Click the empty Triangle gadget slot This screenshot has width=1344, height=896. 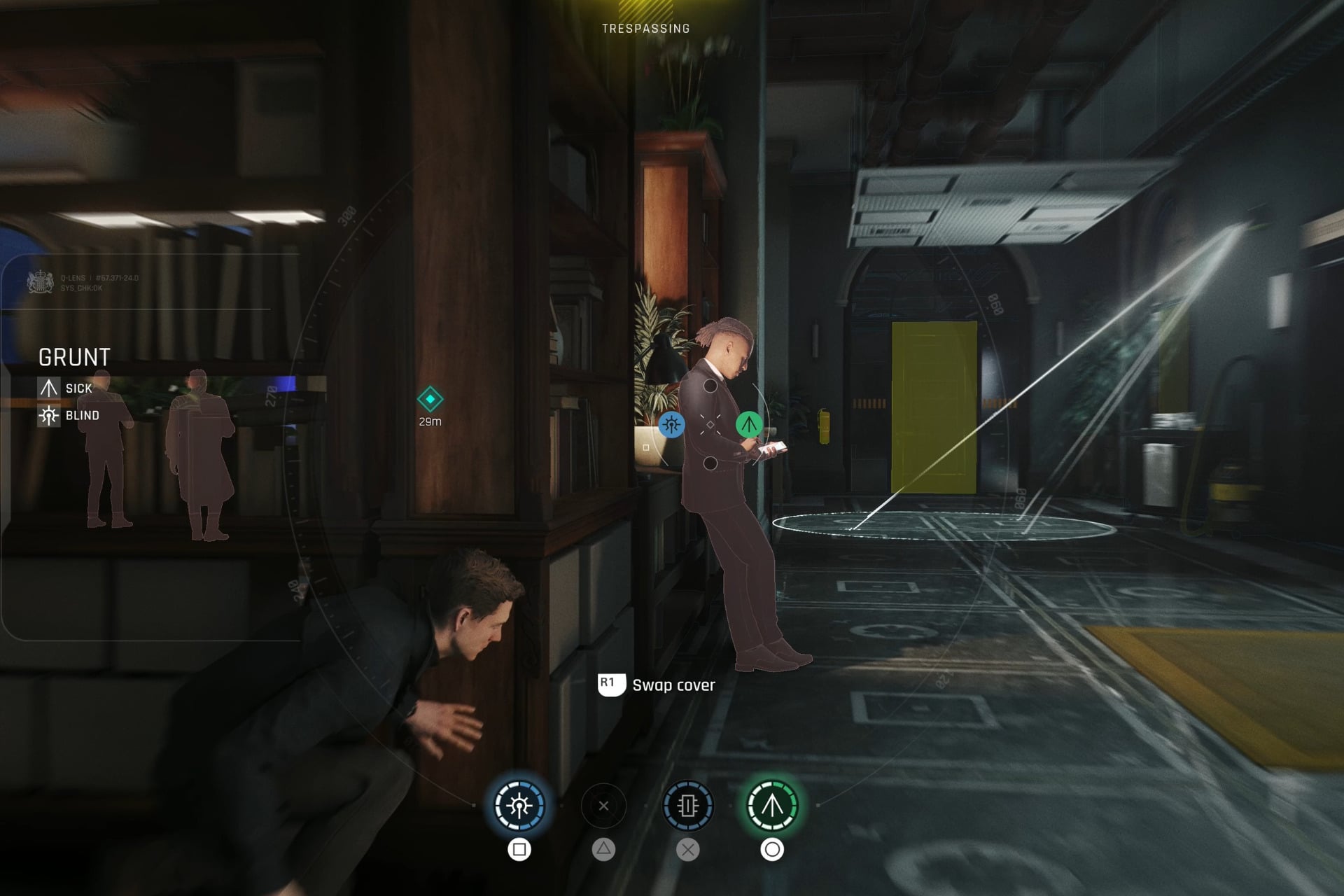pos(603,805)
